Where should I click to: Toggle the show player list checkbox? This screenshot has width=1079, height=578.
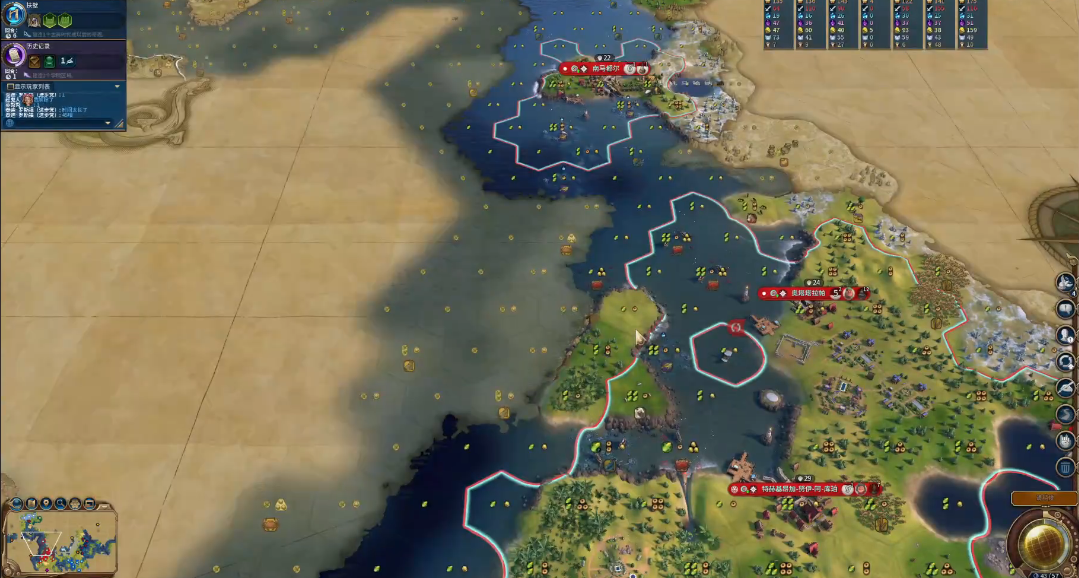coord(8,87)
